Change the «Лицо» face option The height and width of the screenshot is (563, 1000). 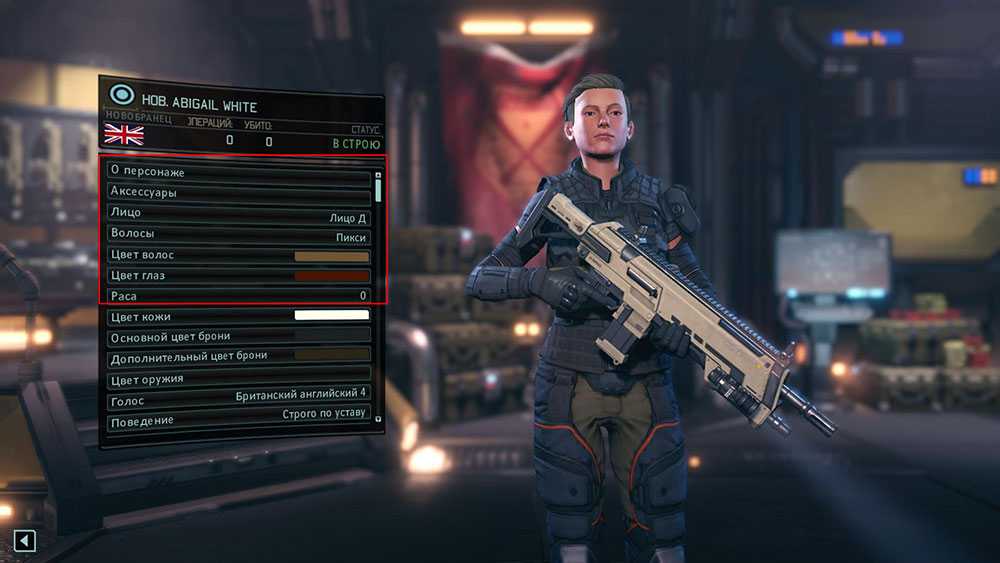click(238, 213)
